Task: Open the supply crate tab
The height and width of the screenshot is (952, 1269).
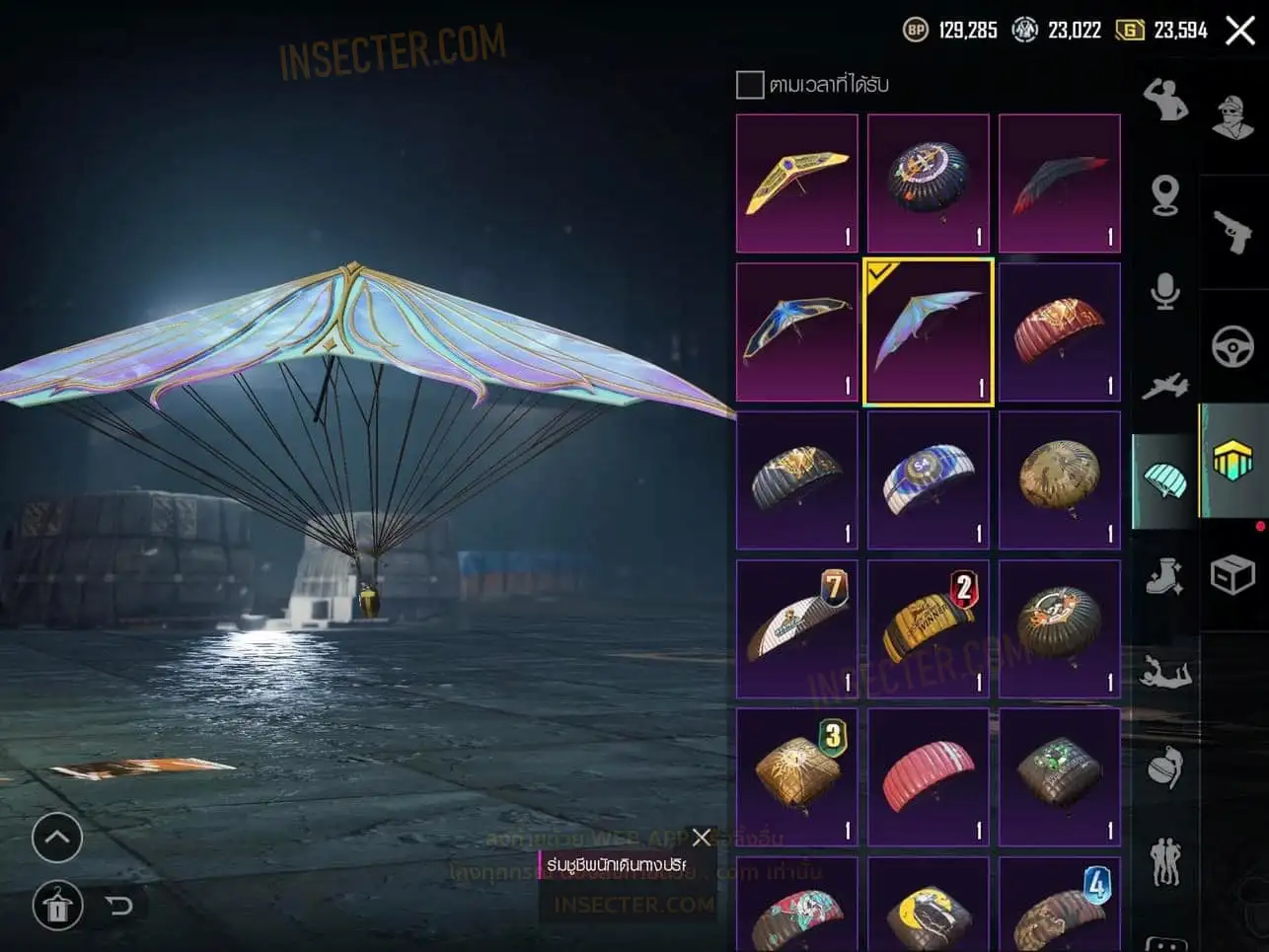Action: pyautogui.click(x=1232, y=574)
